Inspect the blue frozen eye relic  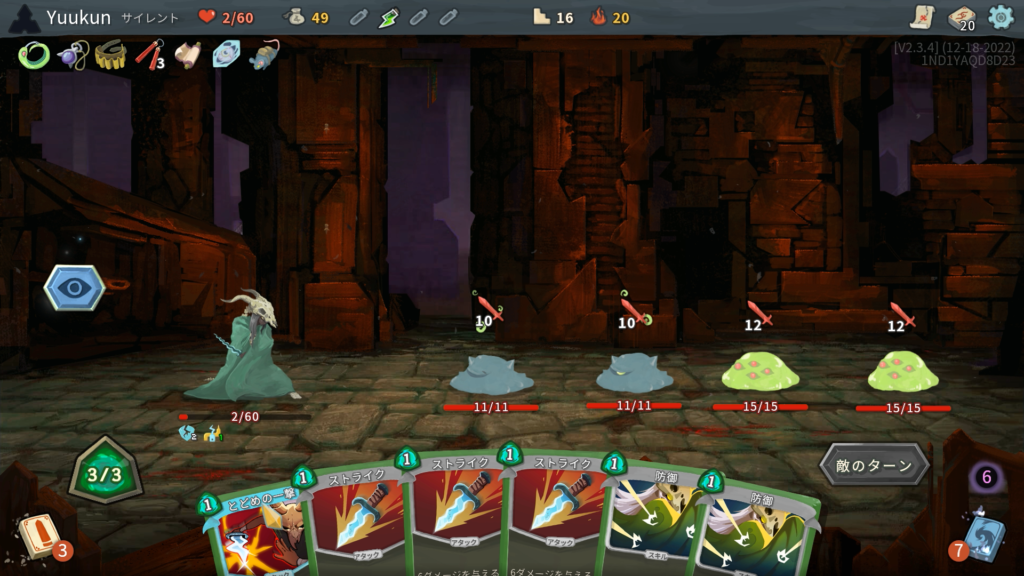pyautogui.click(x=227, y=55)
